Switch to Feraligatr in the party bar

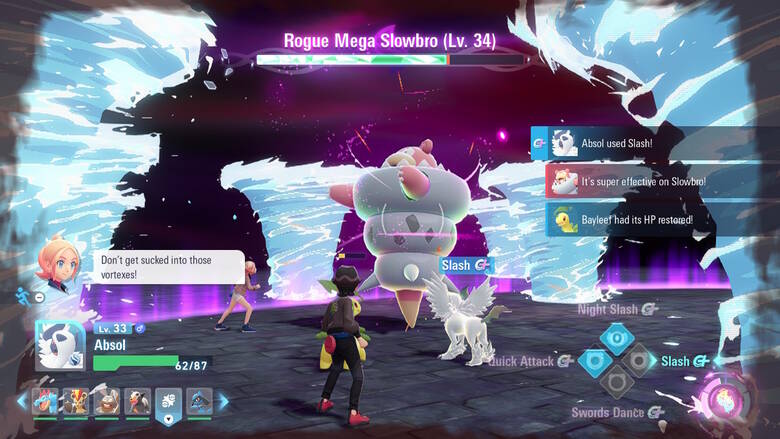47,402
